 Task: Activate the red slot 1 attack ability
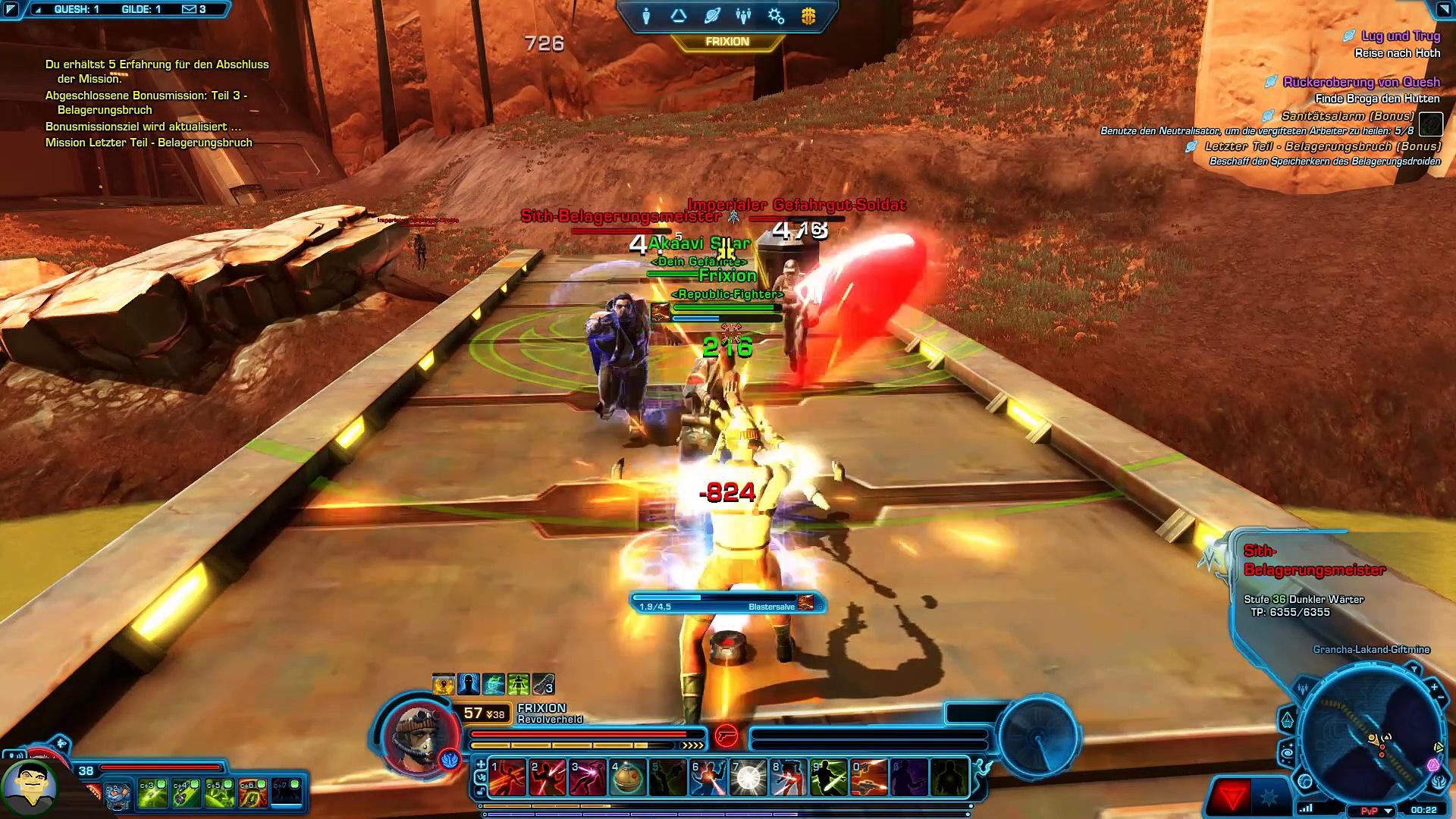click(507, 779)
